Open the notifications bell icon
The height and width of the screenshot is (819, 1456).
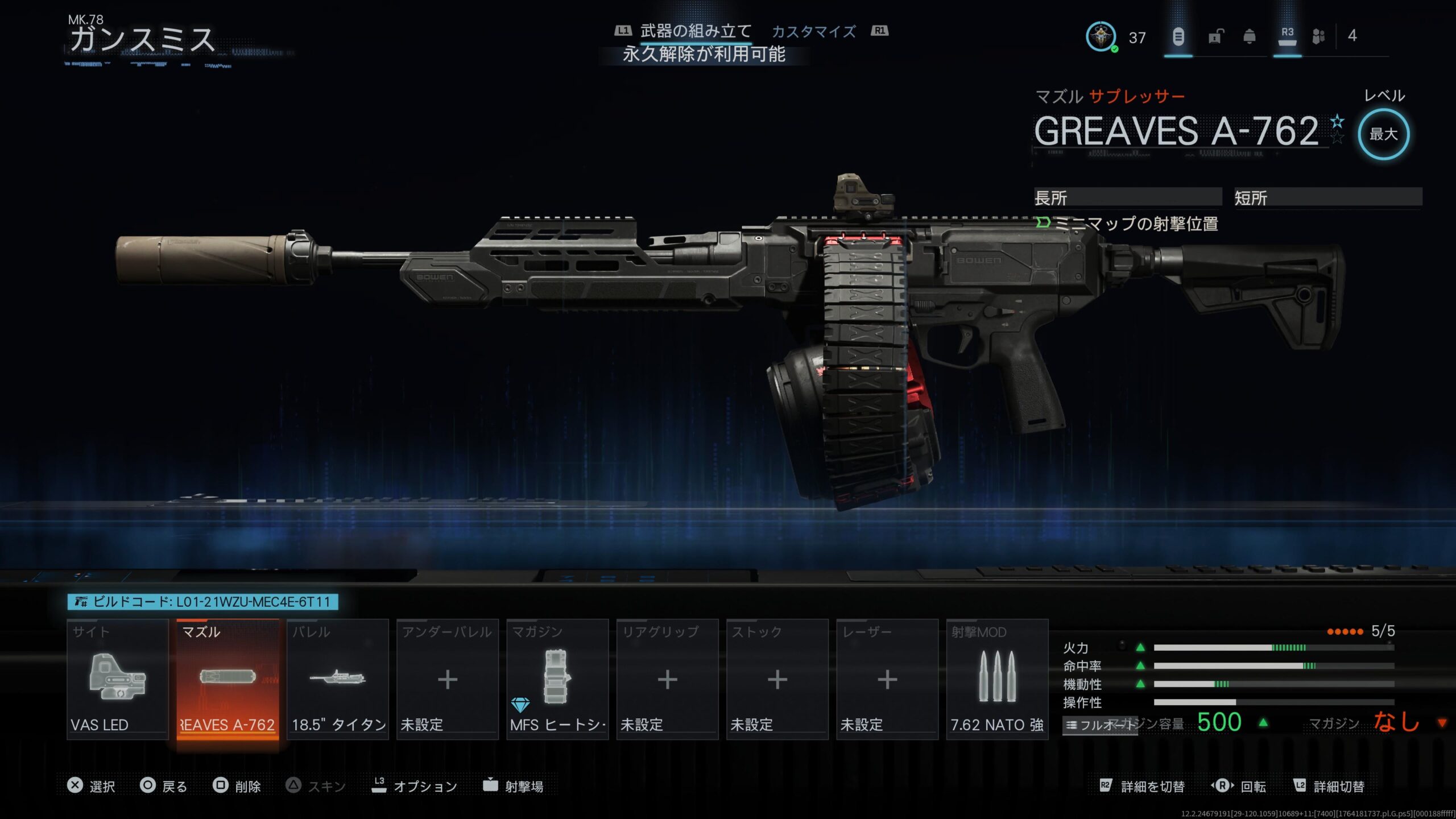coord(1250,37)
